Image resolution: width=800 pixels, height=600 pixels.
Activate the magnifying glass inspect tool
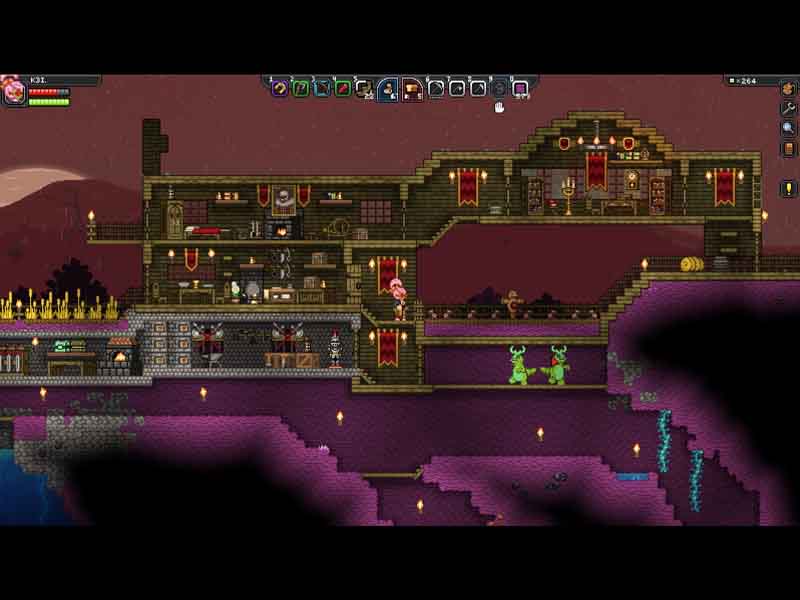pyautogui.click(x=789, y=128)
